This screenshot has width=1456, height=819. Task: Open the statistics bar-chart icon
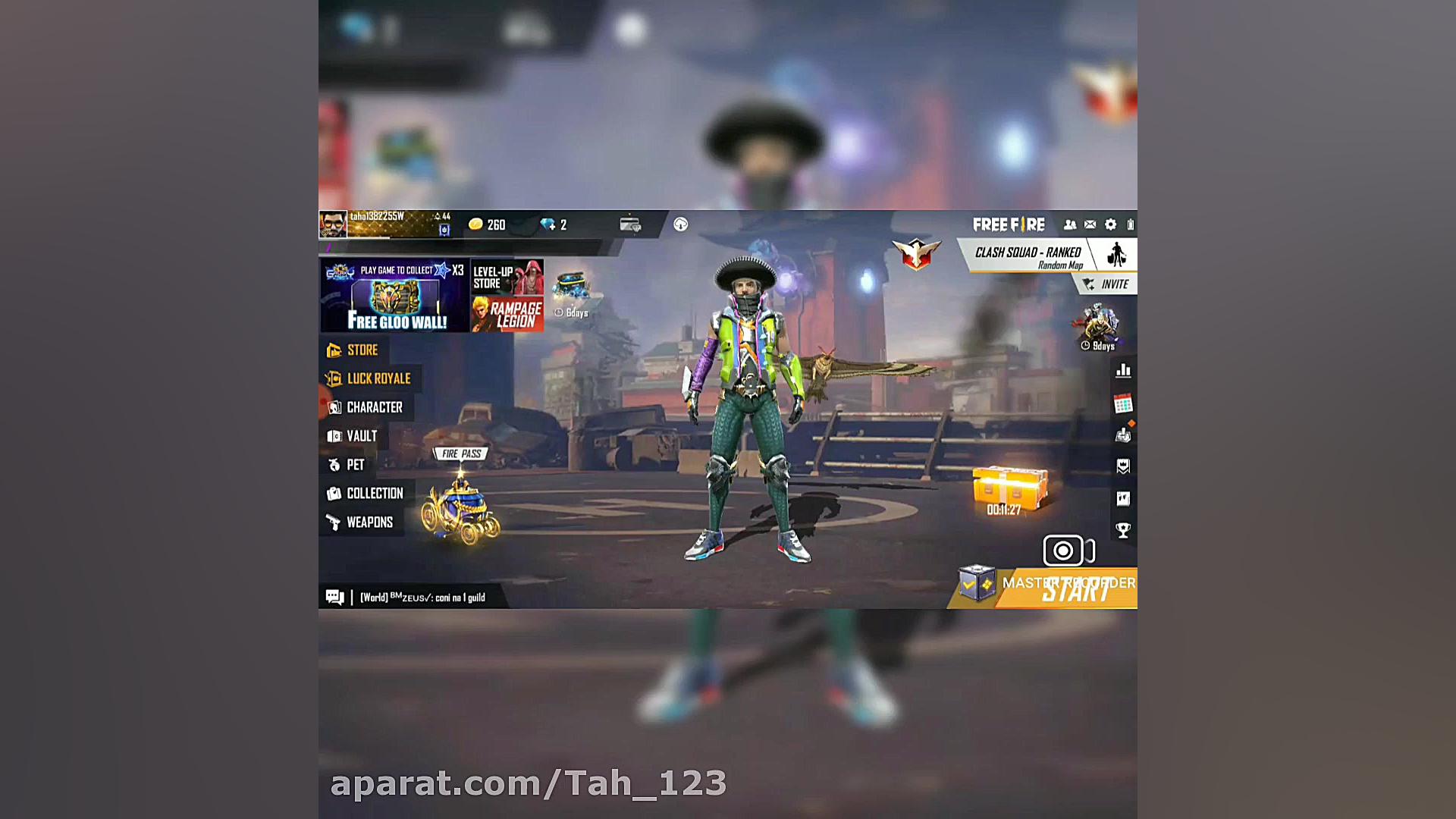click(x=1123, y=370)
